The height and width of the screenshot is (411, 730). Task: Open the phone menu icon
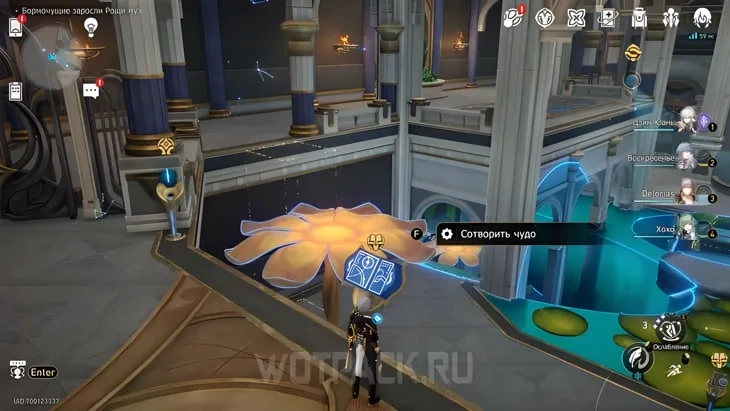pyautogui.click(x=17, y=27)
